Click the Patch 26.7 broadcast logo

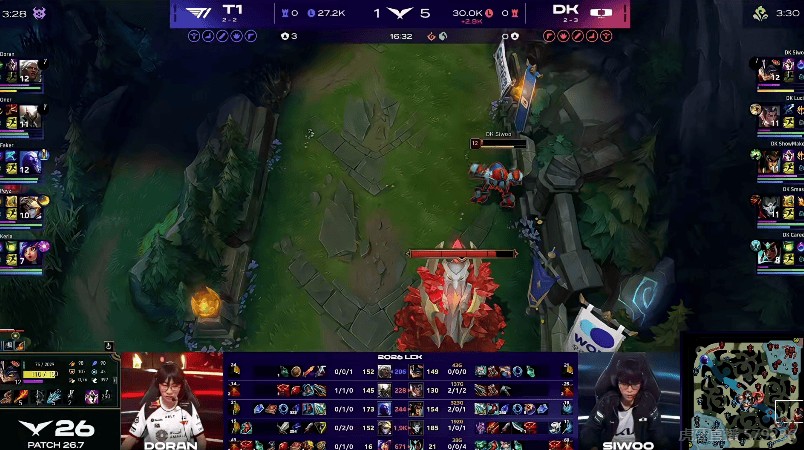(58, 431)
